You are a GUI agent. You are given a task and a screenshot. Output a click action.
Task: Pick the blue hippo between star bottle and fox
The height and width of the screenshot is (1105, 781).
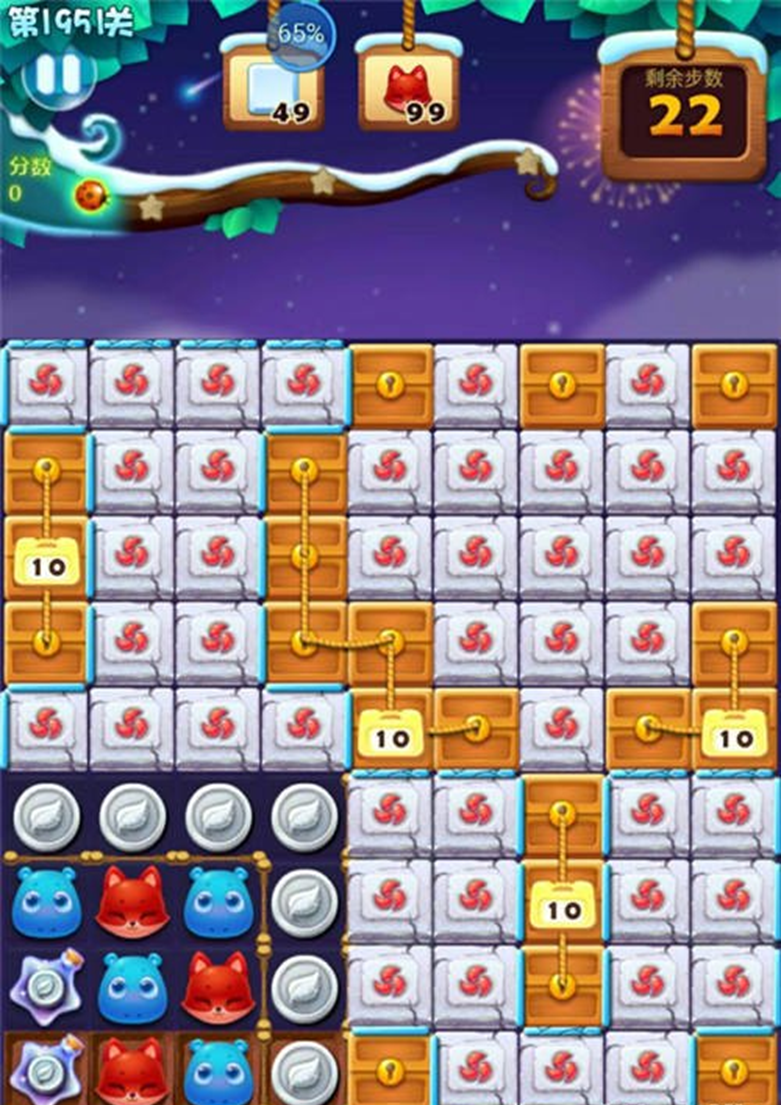pos(131,987)
